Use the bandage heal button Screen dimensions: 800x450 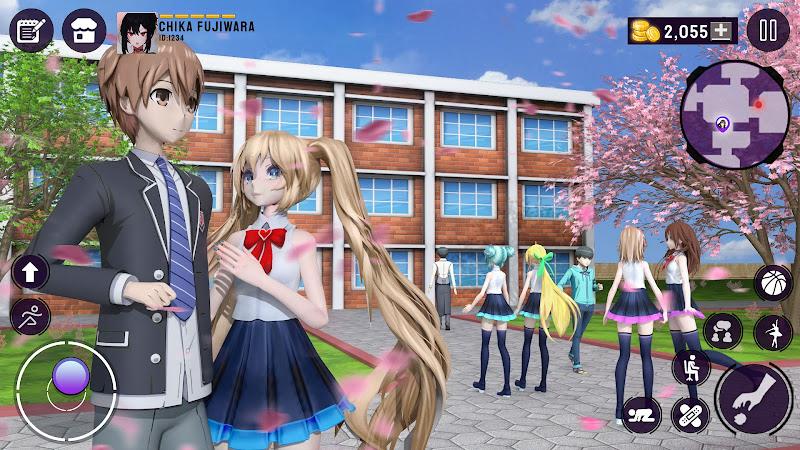(x=691, y=413)
